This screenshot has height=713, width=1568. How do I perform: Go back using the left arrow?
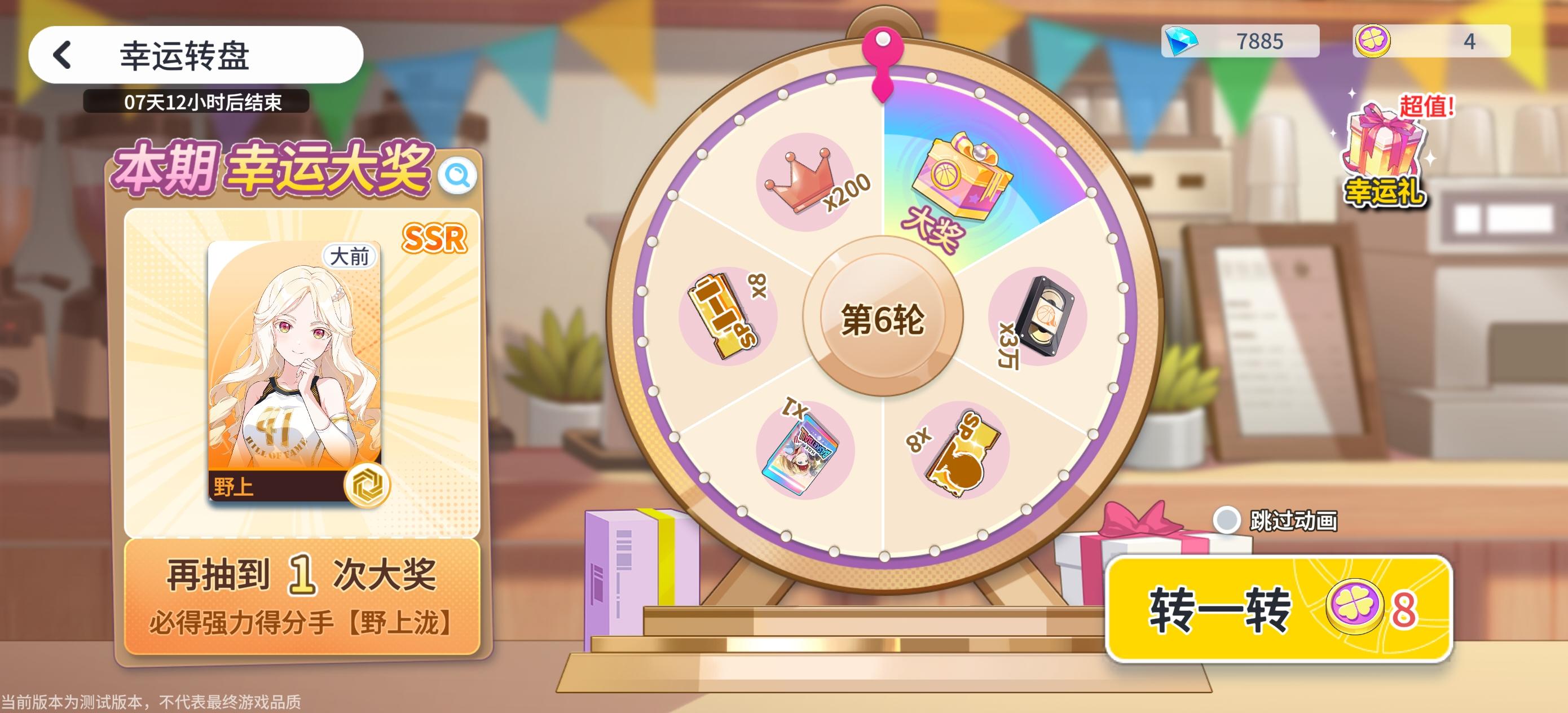pyautogui.click(x=61, y=55)
